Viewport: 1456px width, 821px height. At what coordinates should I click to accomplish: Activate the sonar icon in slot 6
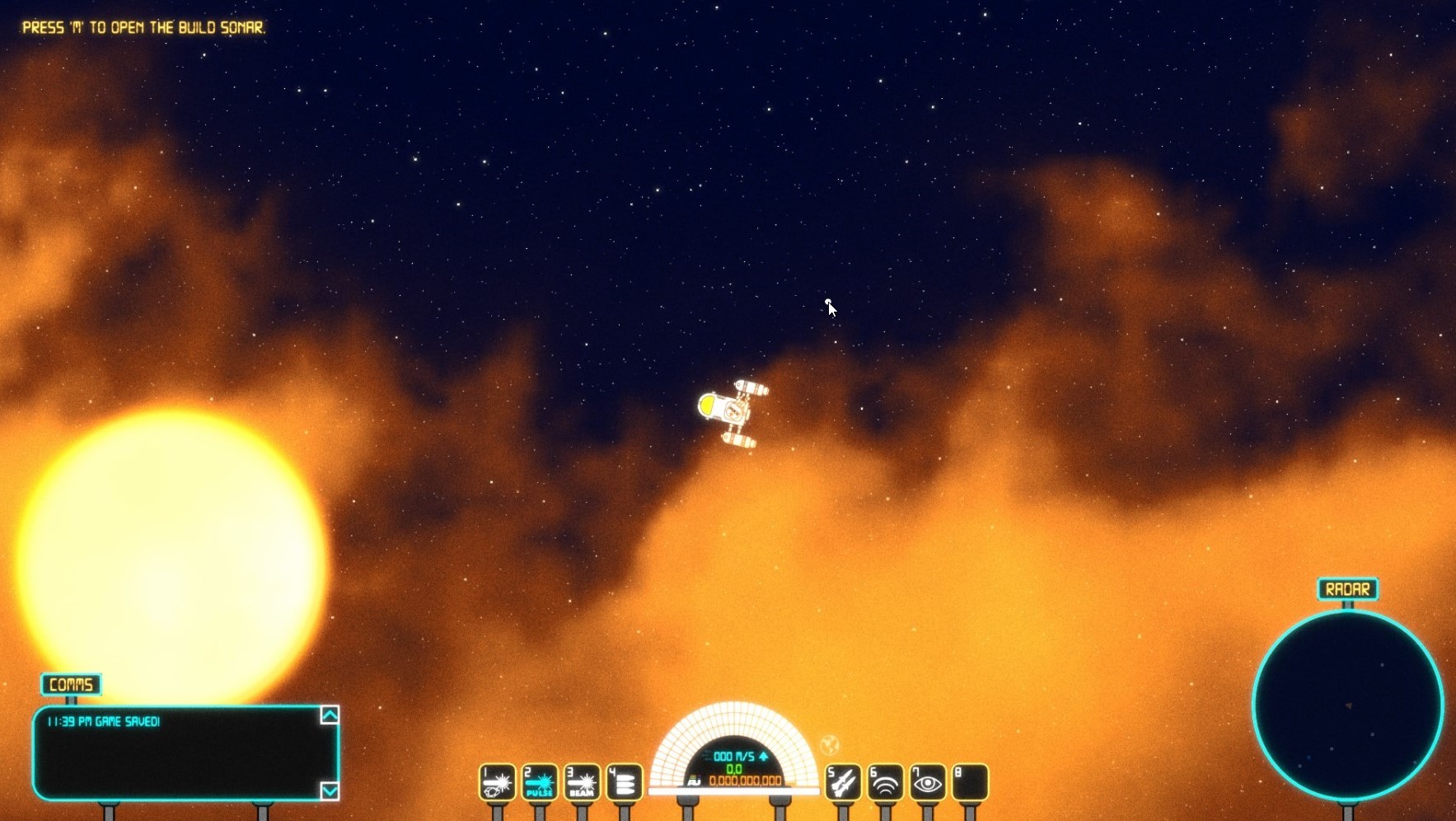click(x=885, y=783)
